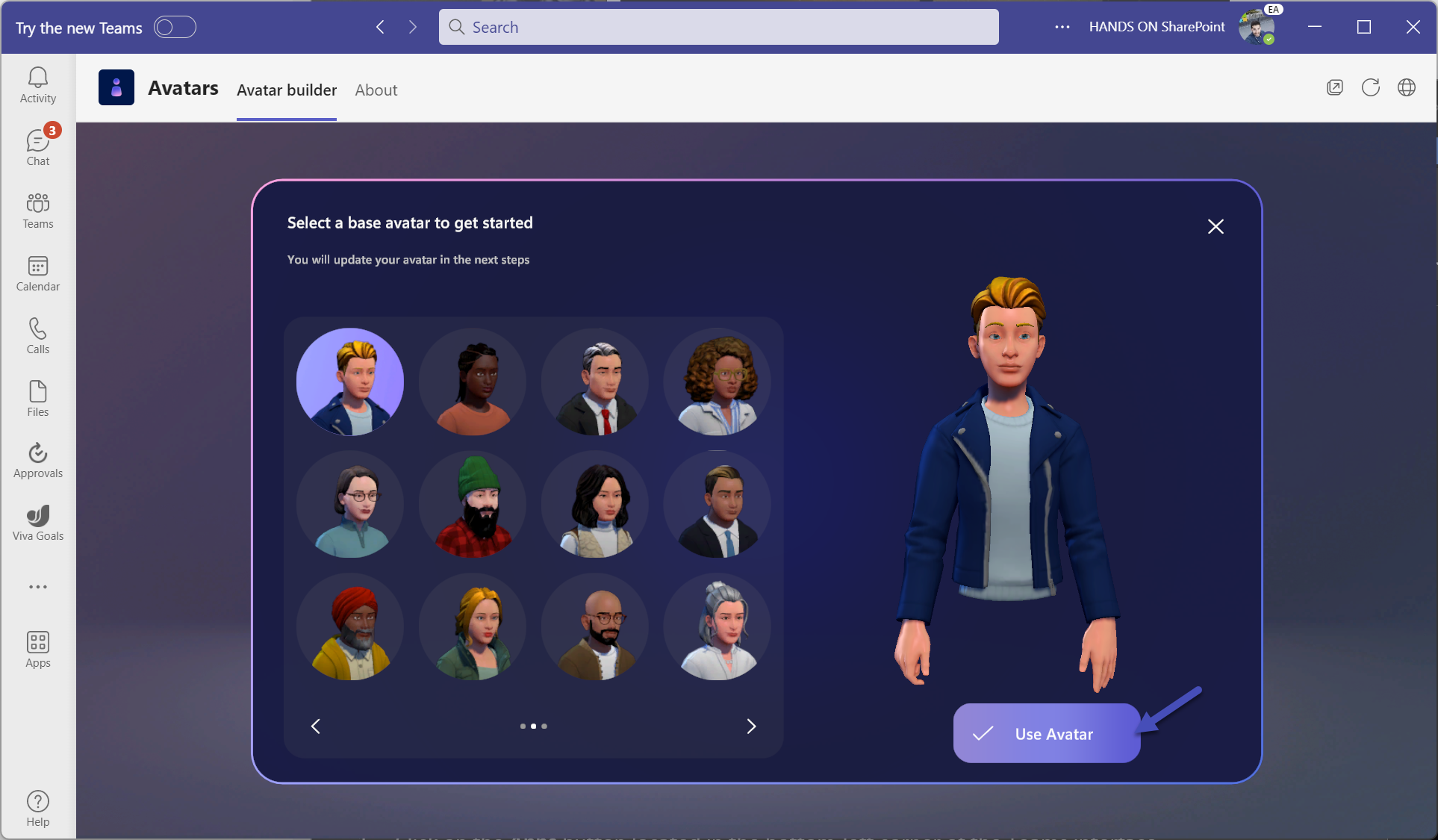Image resolution: width=1438 pixels, height=840 pixels.
Task: Open the Apps sidebar icon
Action: point(37,648)
